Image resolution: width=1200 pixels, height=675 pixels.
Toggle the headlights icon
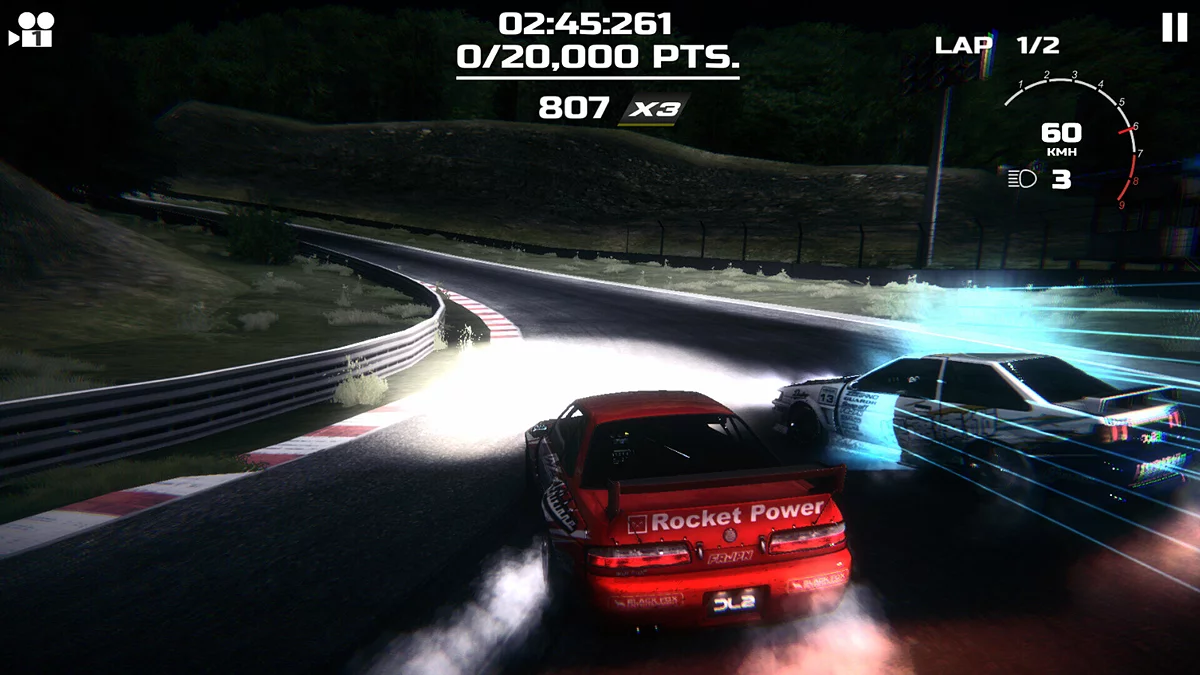pyautogui.click(x=1022, y=179)
